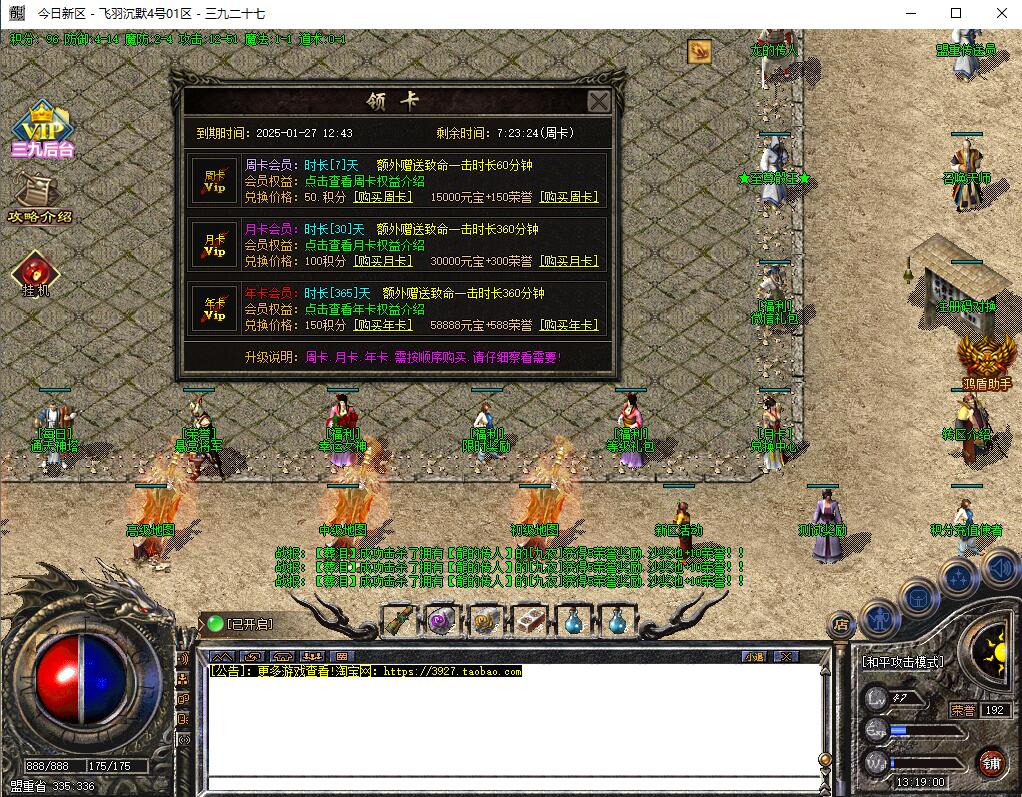Buy the yearly card with 58888元宝

[x=569, y=325]
